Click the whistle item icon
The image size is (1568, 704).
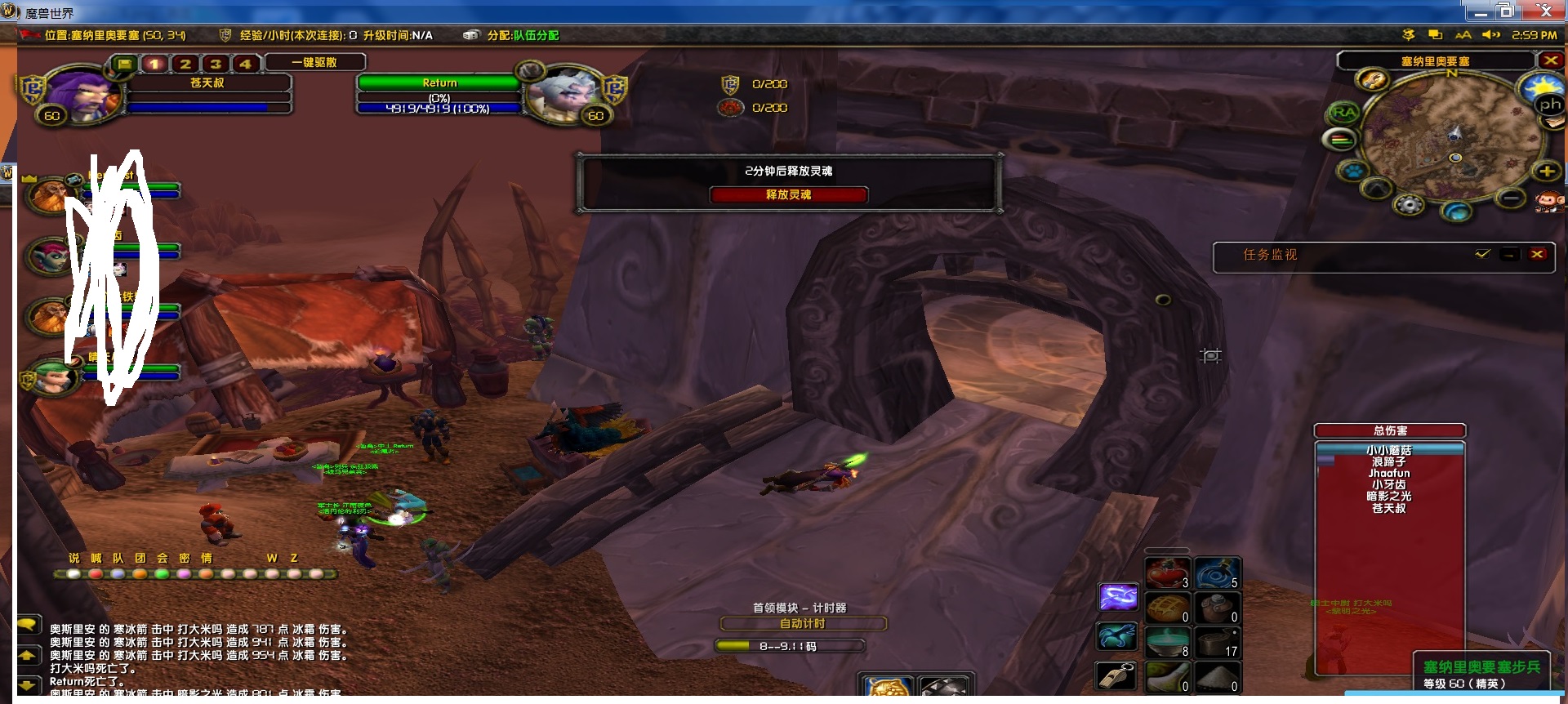click(x=1117, y=675)
